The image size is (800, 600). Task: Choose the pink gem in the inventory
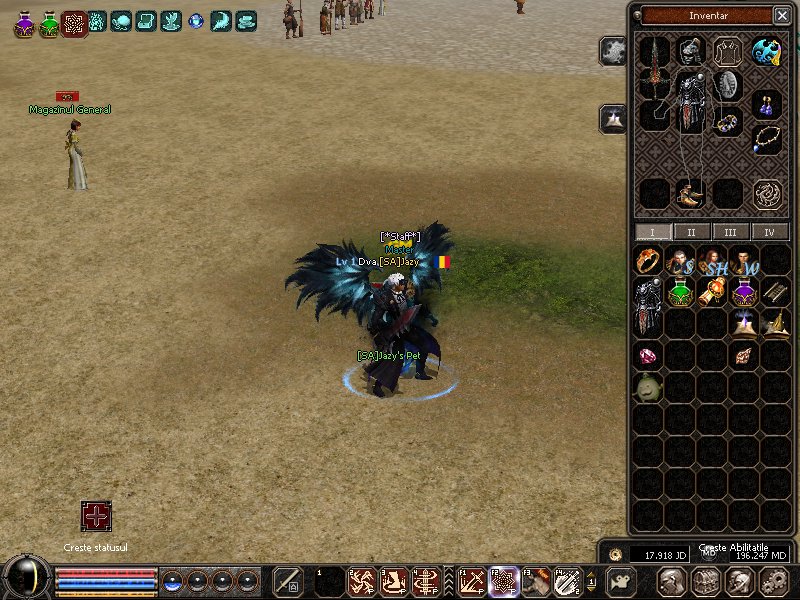click(x=648, y=356)
